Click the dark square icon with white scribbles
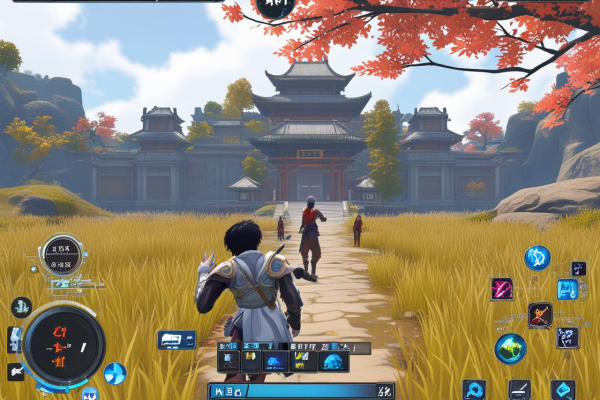 pyautogui.click(x=567, y=337)
